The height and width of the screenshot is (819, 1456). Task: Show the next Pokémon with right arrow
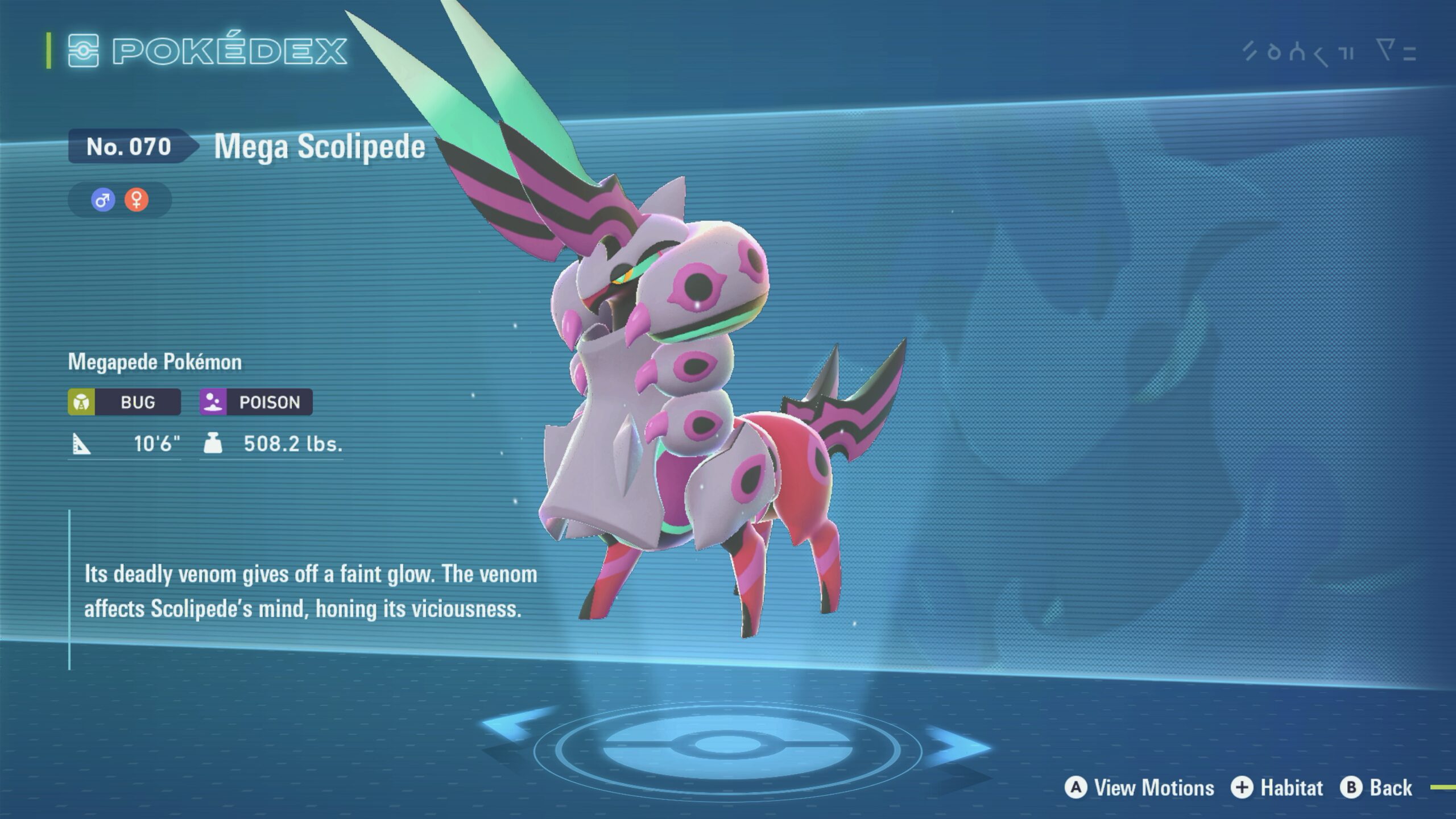pos(958,746)
